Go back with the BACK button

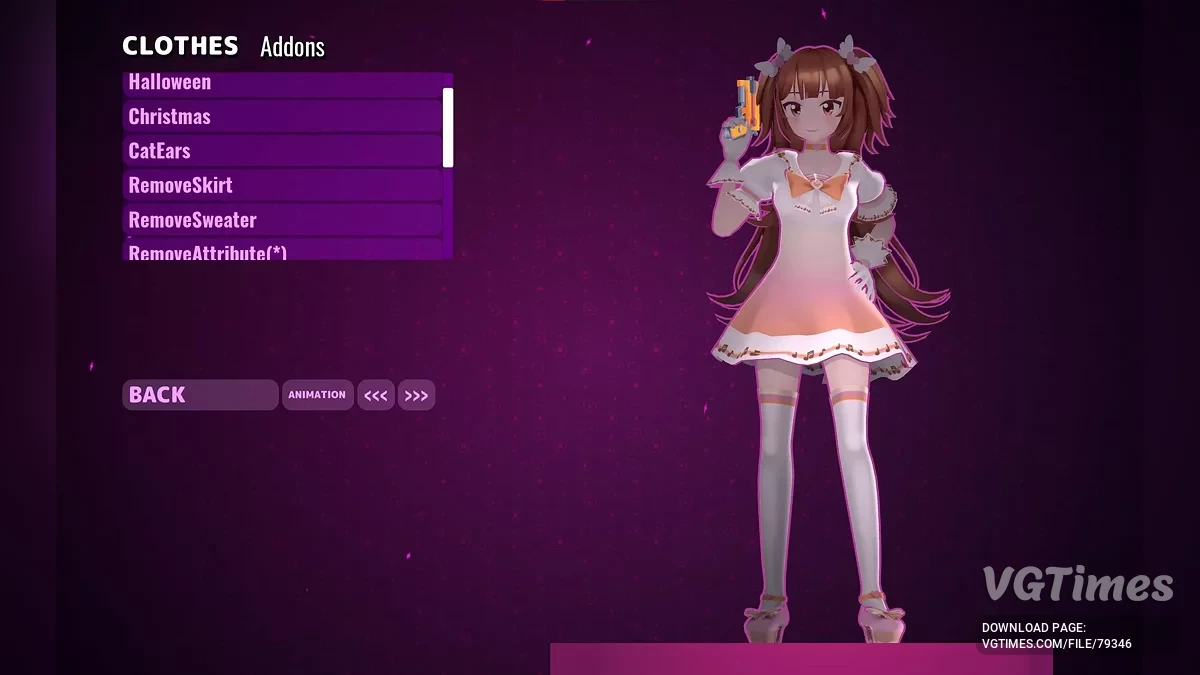tap(200, 395)
